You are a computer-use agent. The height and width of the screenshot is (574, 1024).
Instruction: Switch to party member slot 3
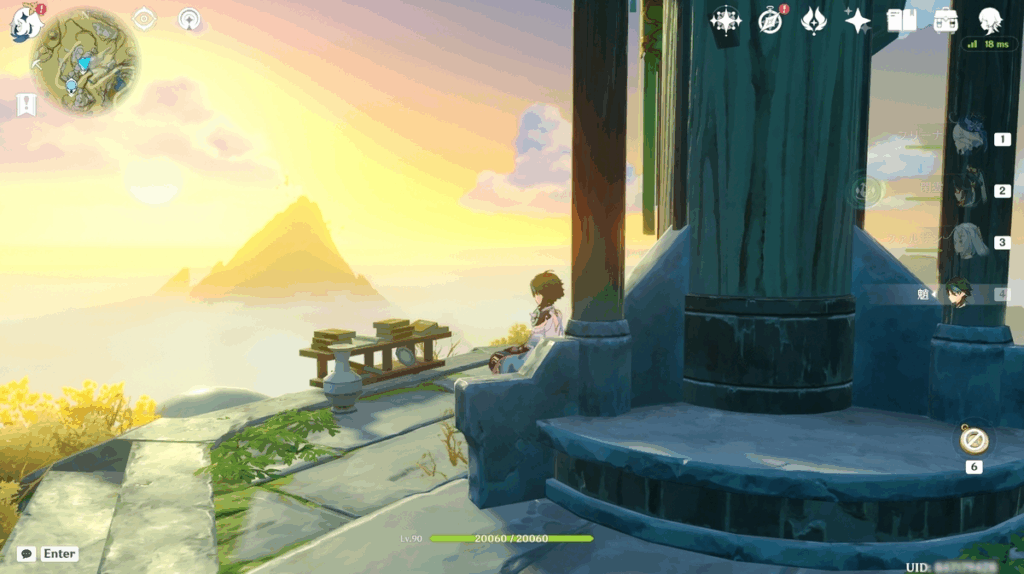point(970,242)
